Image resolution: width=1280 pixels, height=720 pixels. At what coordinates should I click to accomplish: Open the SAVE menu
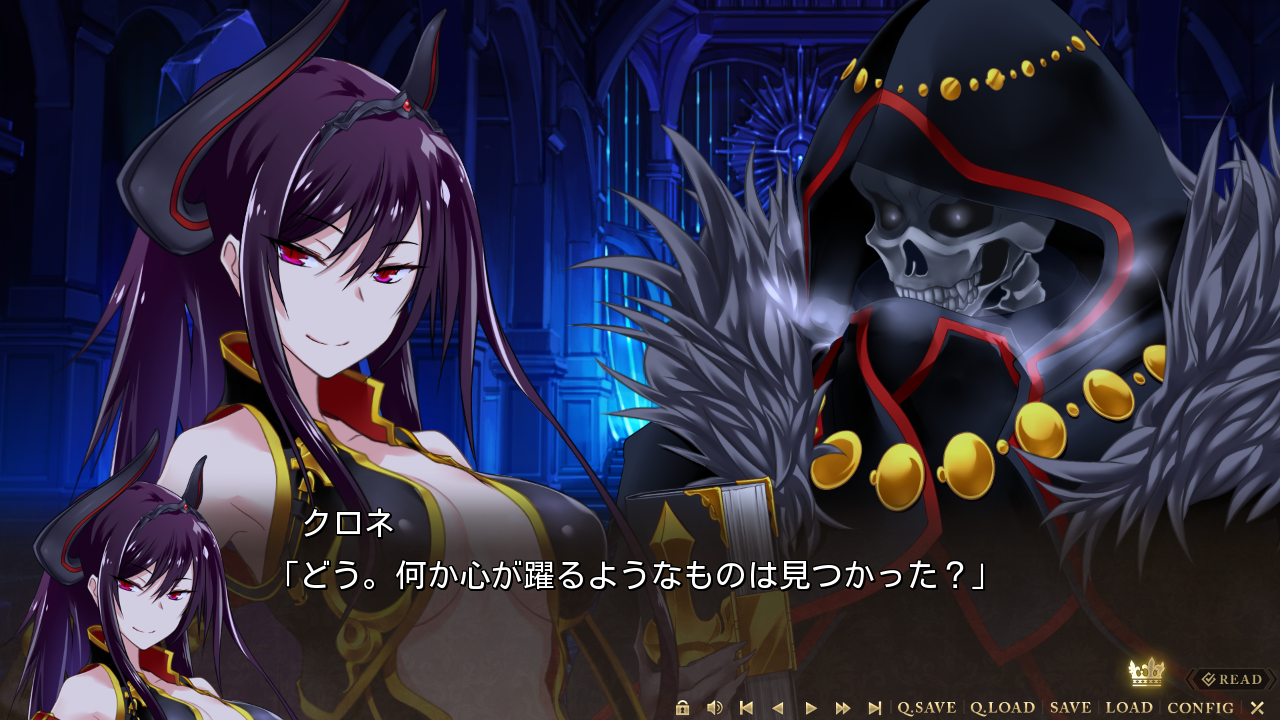coord(1070,708)
